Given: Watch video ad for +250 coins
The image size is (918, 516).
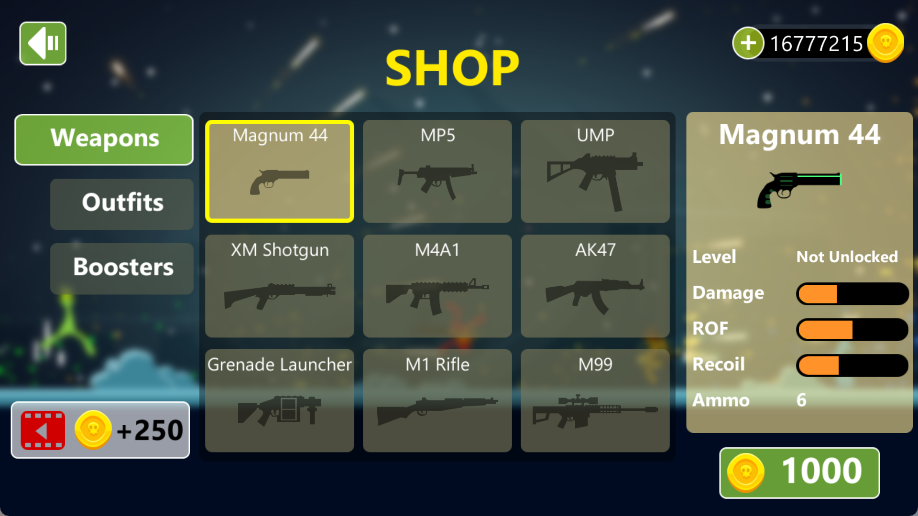Looking at the screenshot, I should tap(100, 430).
